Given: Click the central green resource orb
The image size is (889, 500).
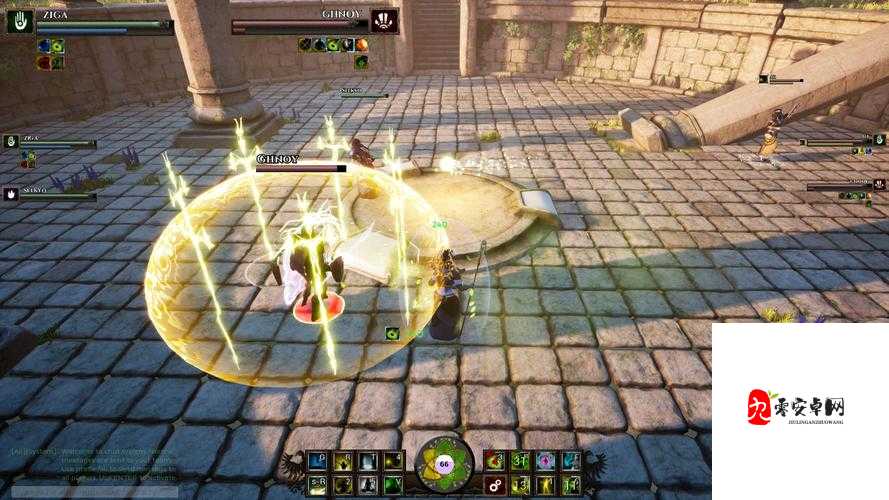Looking at the screenshot, I should tap(444, 466).
